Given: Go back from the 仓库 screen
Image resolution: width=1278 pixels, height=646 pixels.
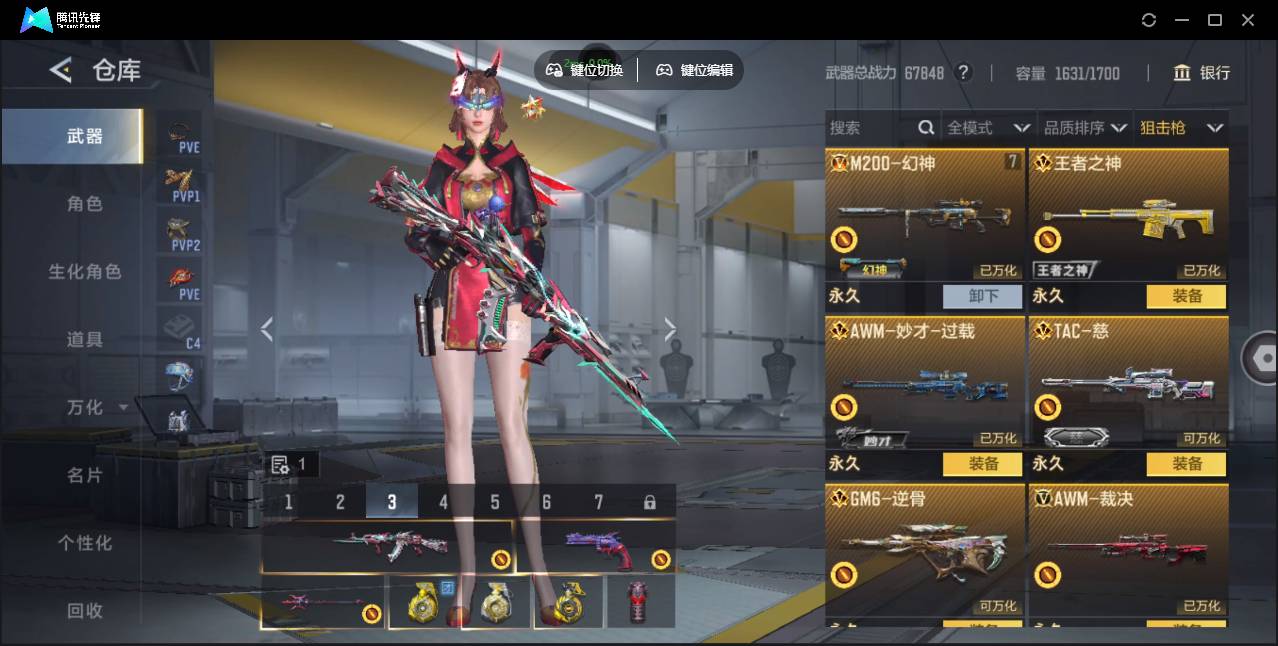Looking at the screenshot, I should (x=61, y=70).
